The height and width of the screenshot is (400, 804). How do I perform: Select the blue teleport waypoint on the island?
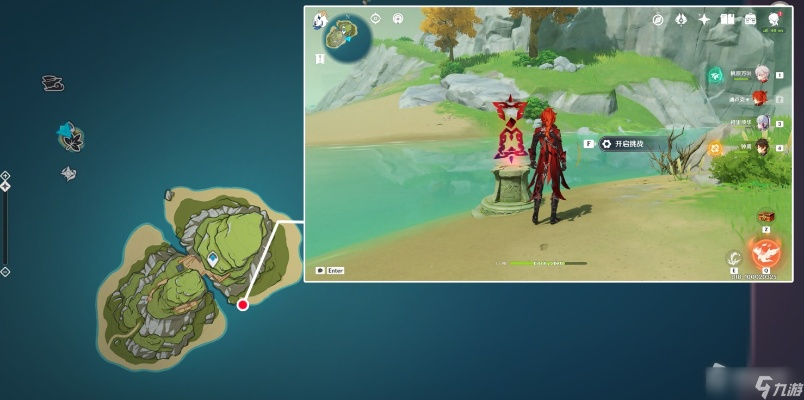click(213, 259)
